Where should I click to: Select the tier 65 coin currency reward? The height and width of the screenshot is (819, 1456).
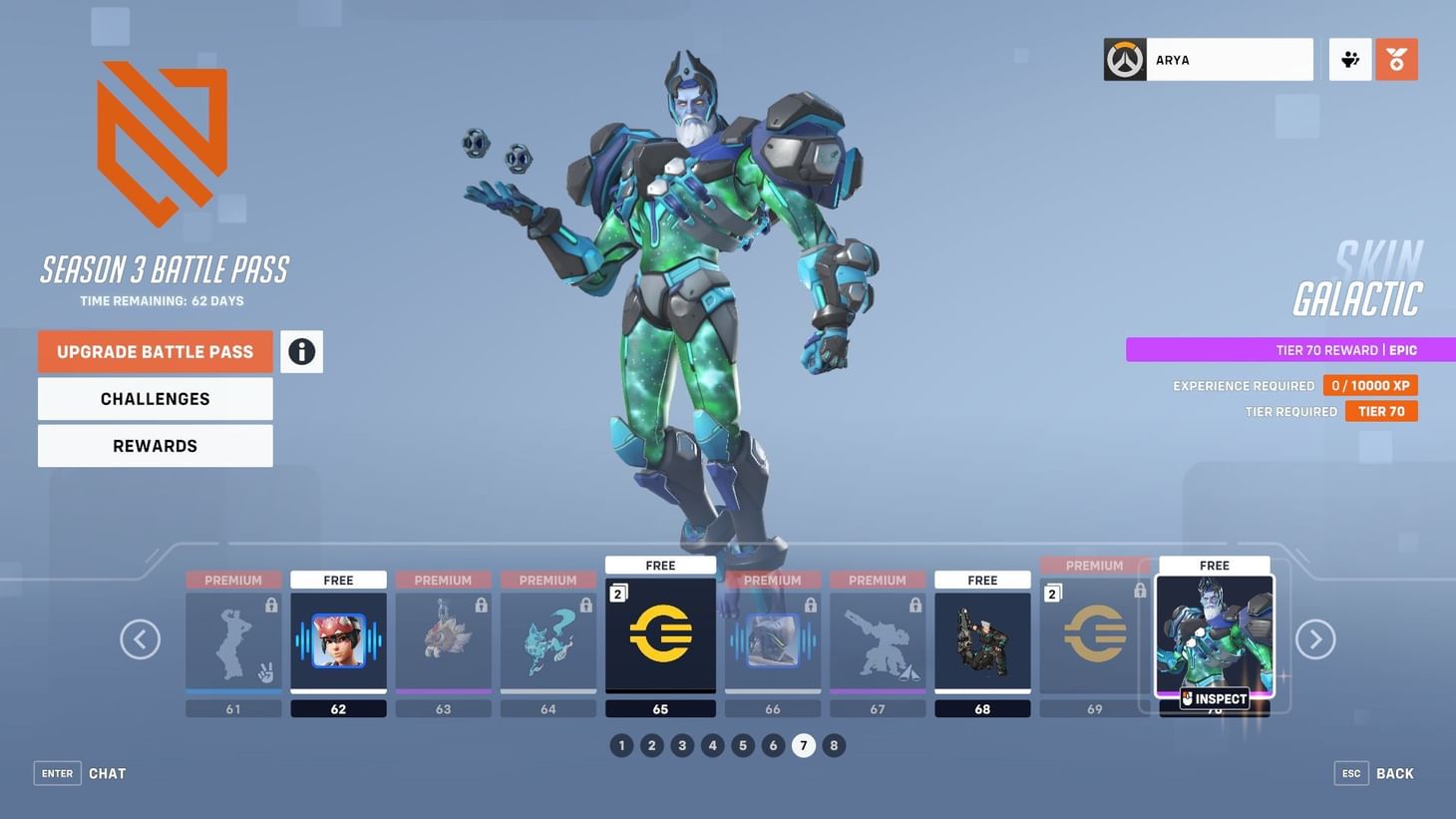click(x=660, y=636)
